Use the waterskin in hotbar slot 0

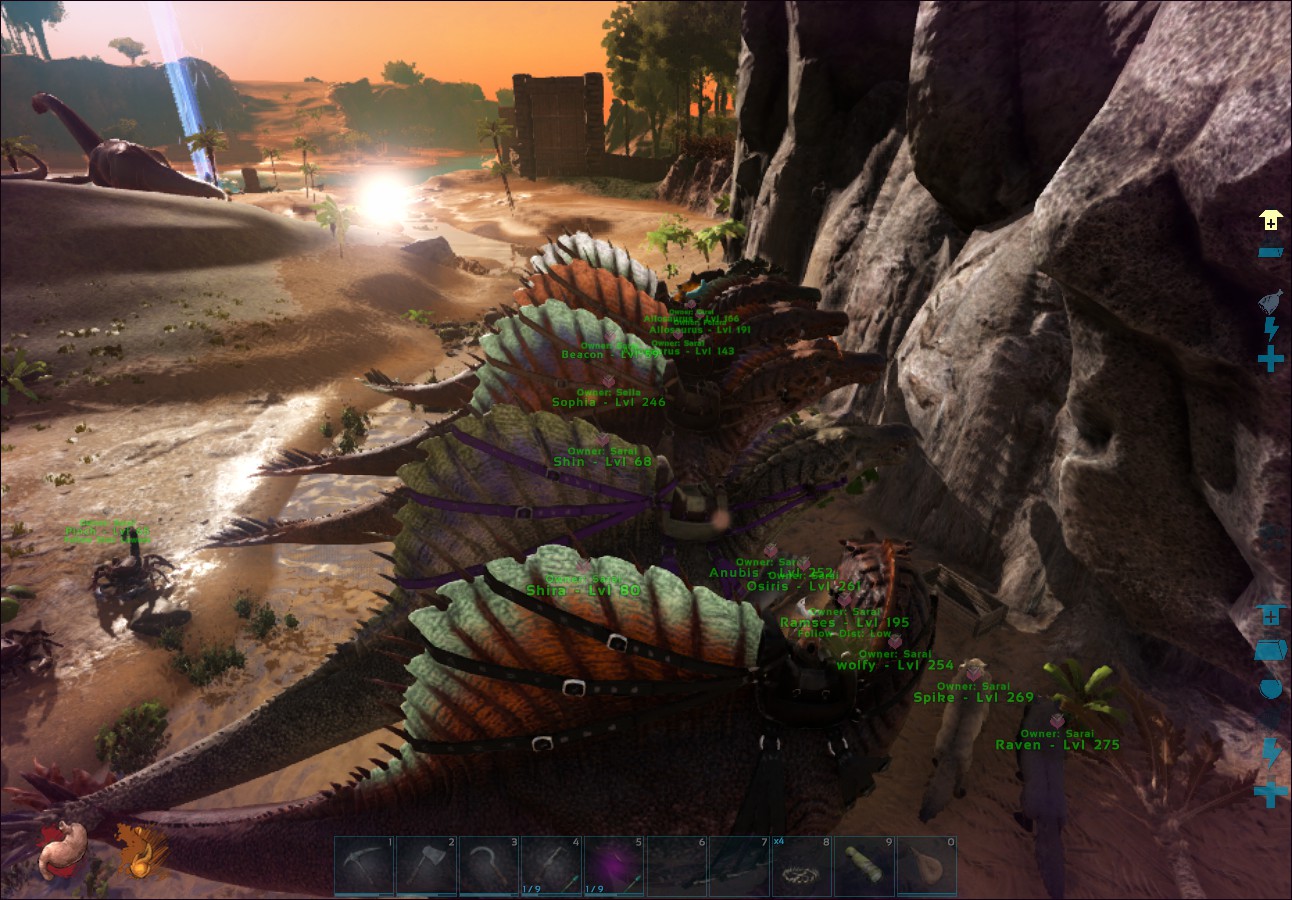click(926, 866)
